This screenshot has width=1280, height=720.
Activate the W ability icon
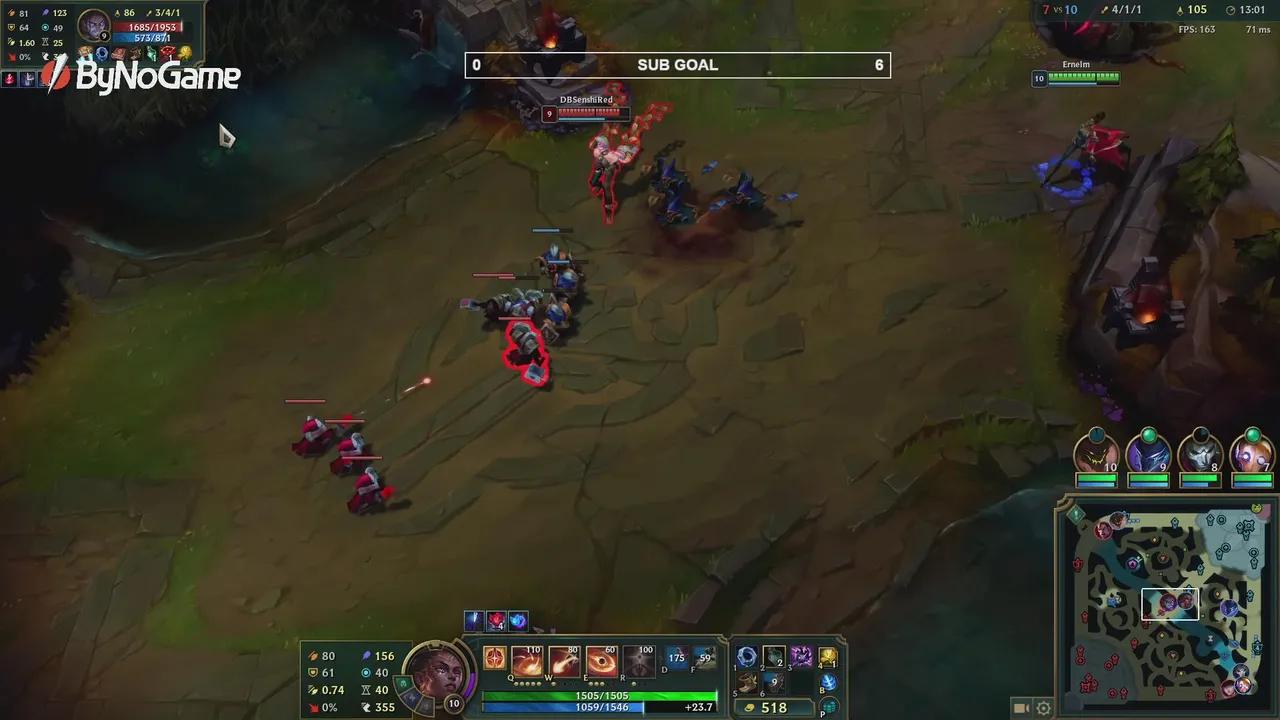point(564,662)
